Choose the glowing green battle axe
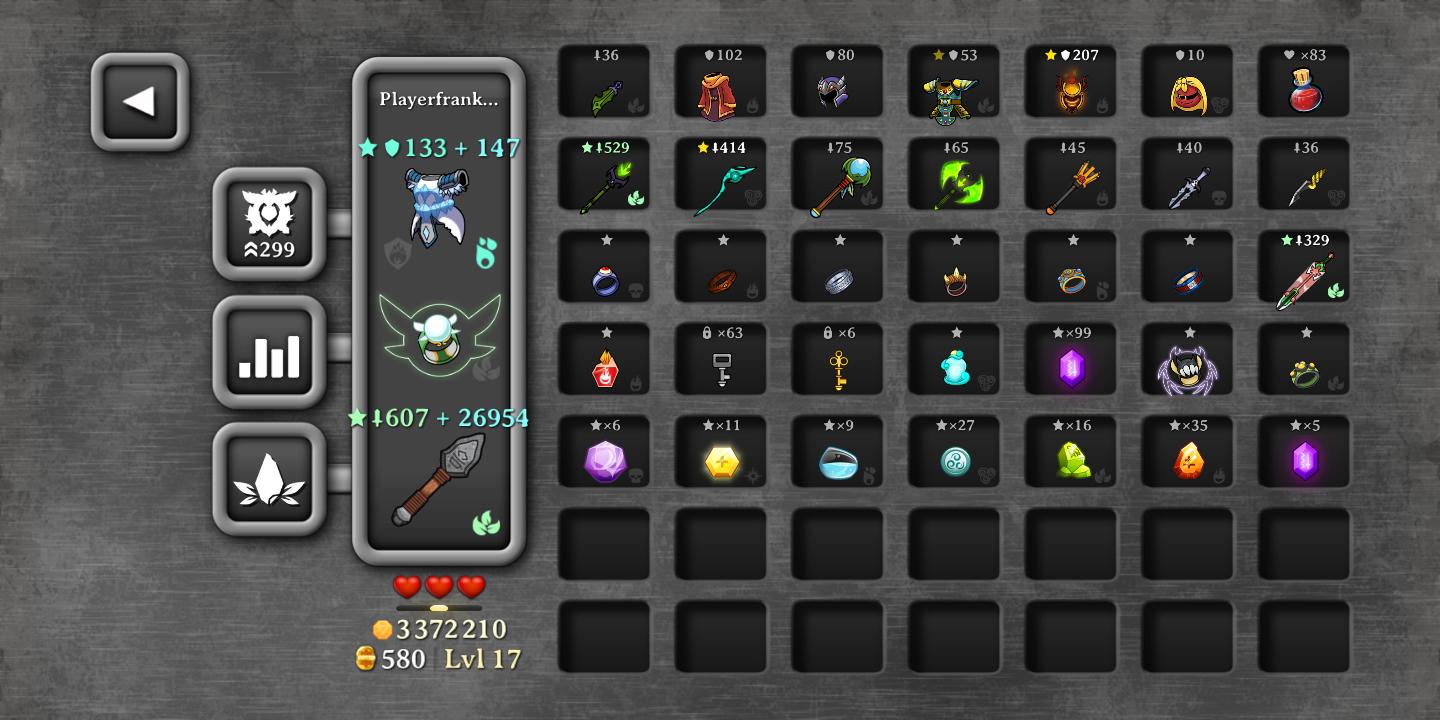 (x=954, y=181)
